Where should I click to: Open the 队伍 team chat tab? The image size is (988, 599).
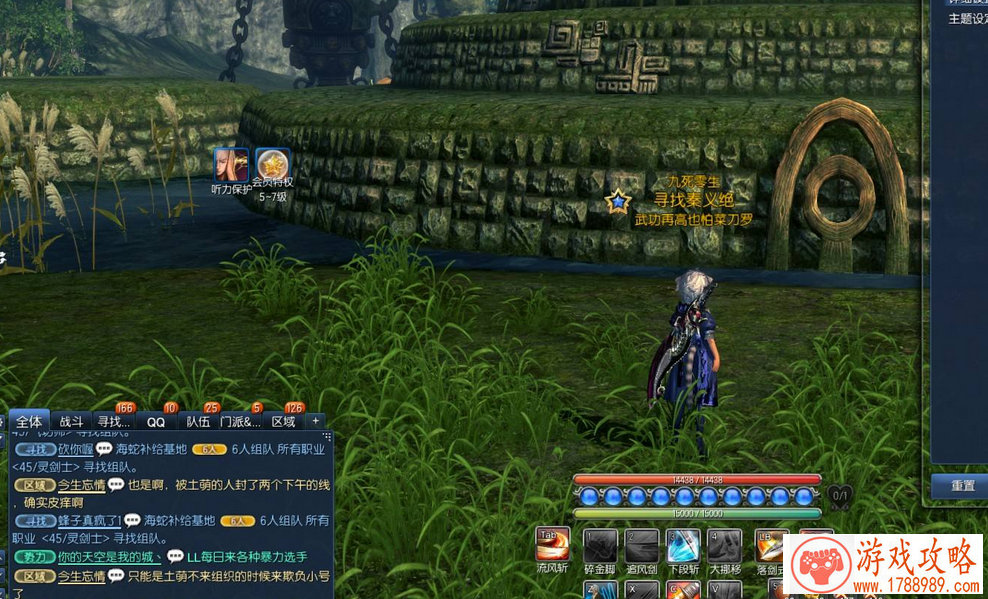coord(198,422)
